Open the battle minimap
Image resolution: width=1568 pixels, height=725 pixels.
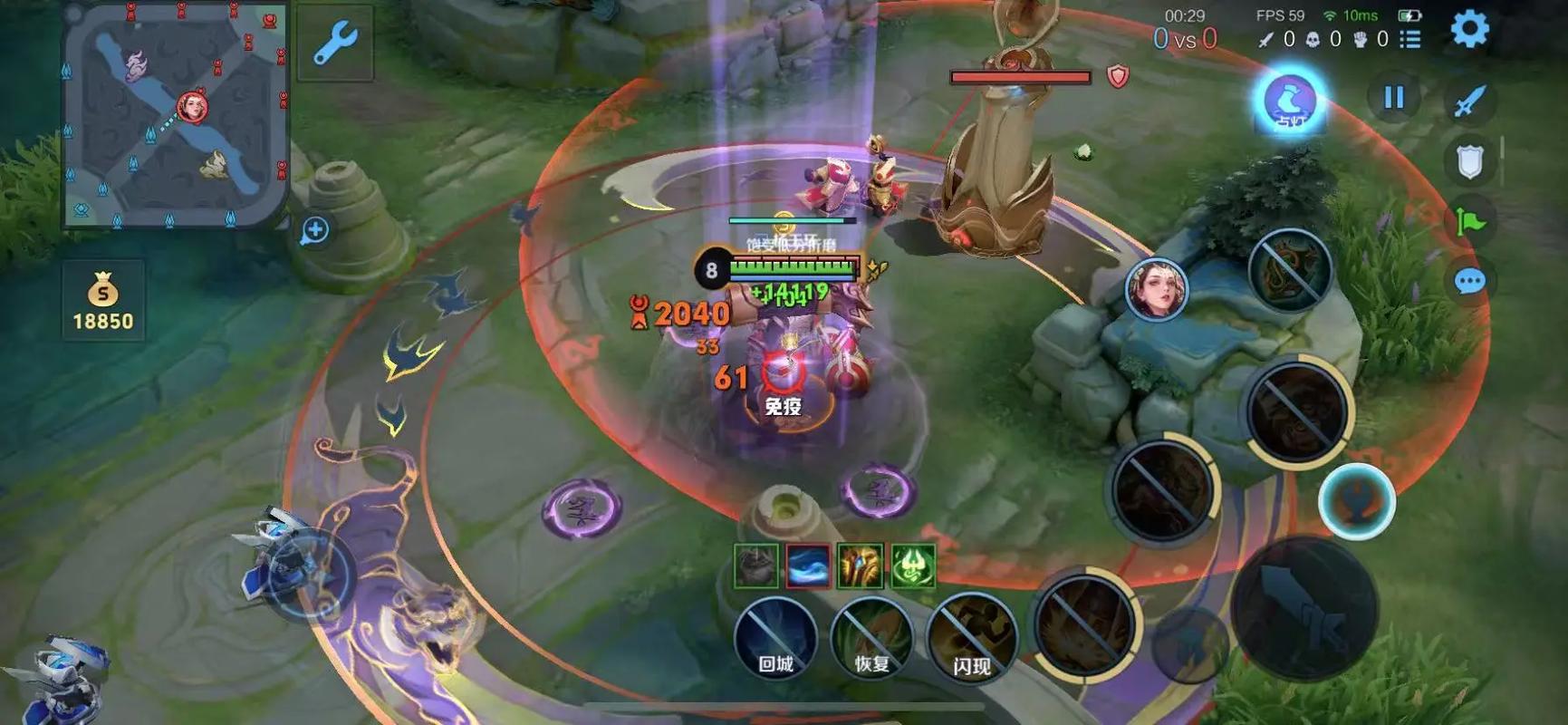175,113
